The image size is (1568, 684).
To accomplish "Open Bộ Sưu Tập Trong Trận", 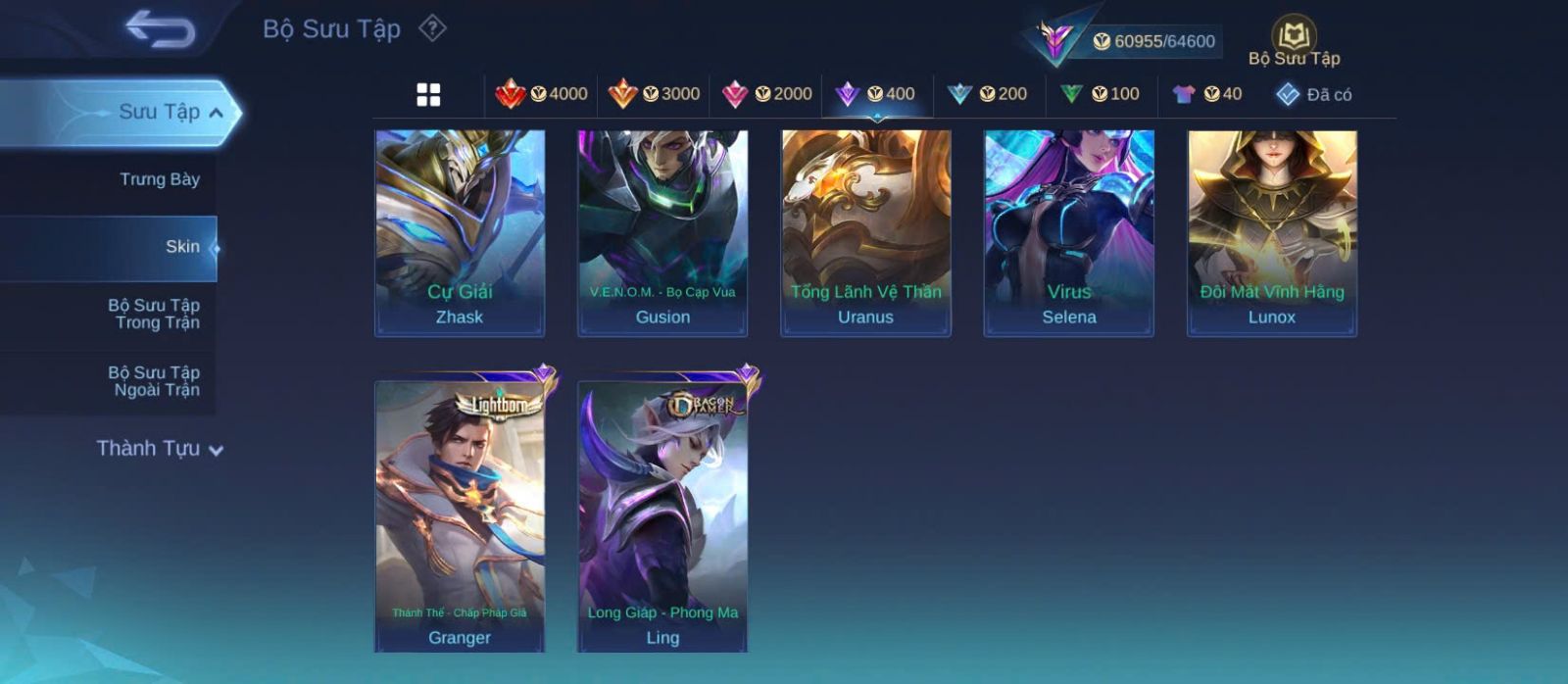I will (154, 314).
